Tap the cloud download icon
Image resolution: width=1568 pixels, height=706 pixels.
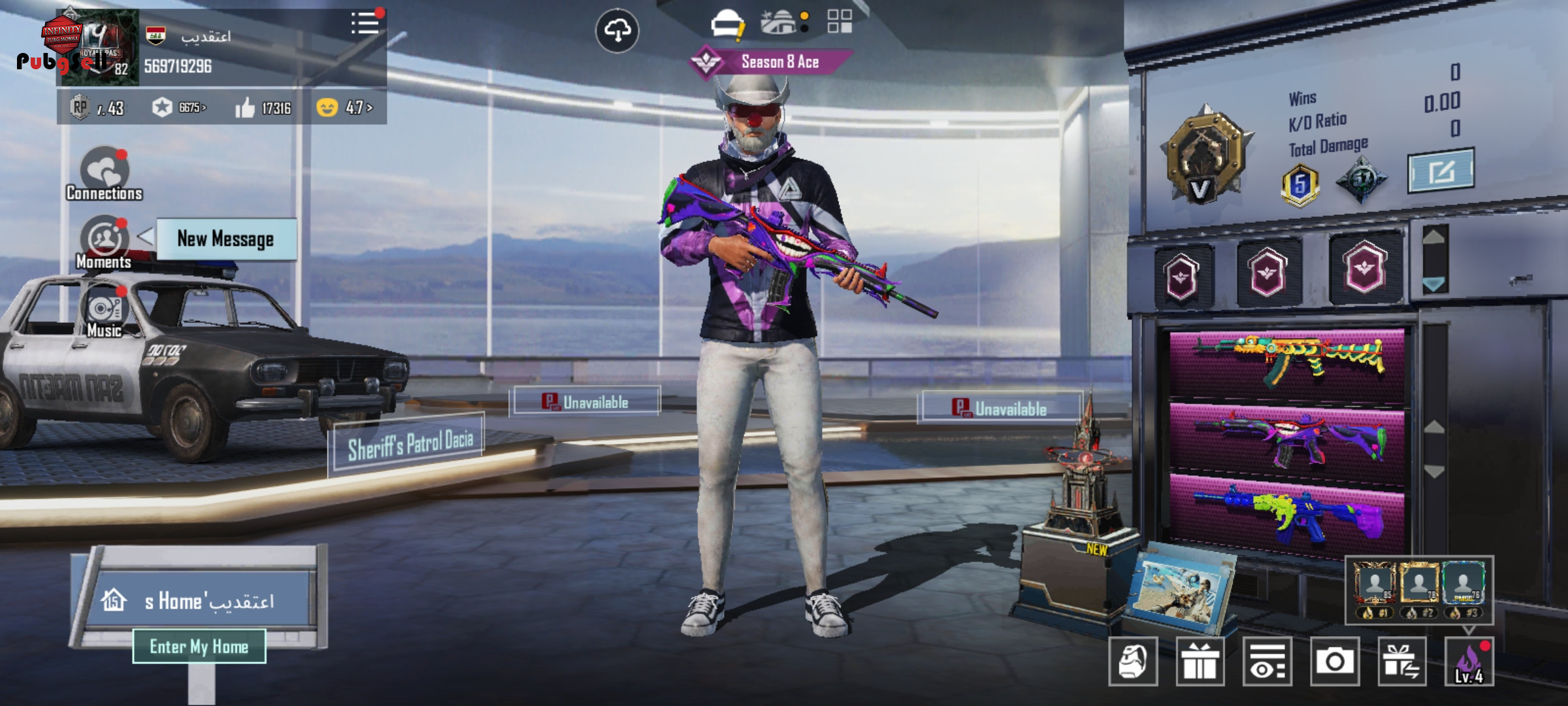click(x=617, y=30)
